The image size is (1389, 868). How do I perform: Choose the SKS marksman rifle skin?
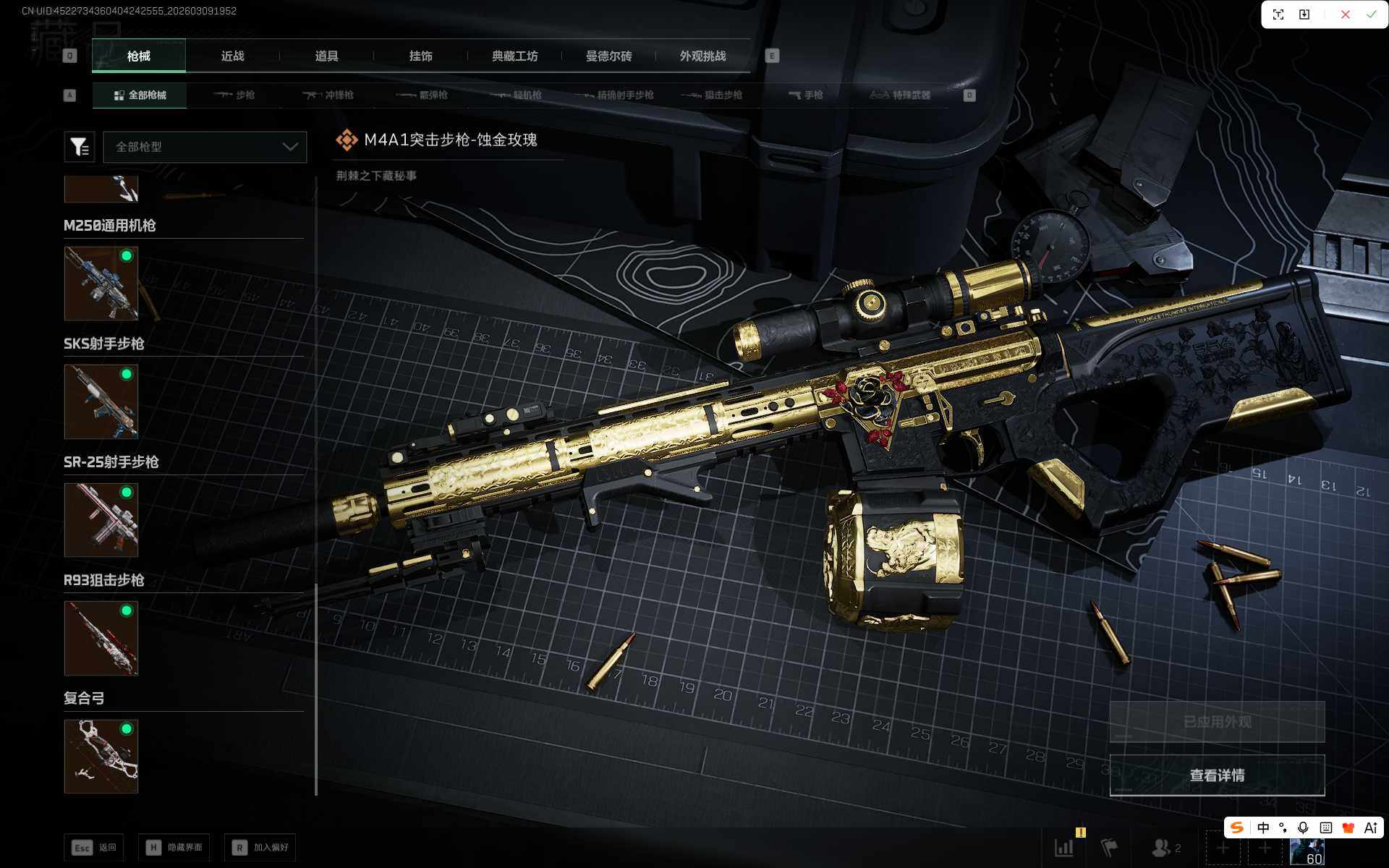coord(101,401)
